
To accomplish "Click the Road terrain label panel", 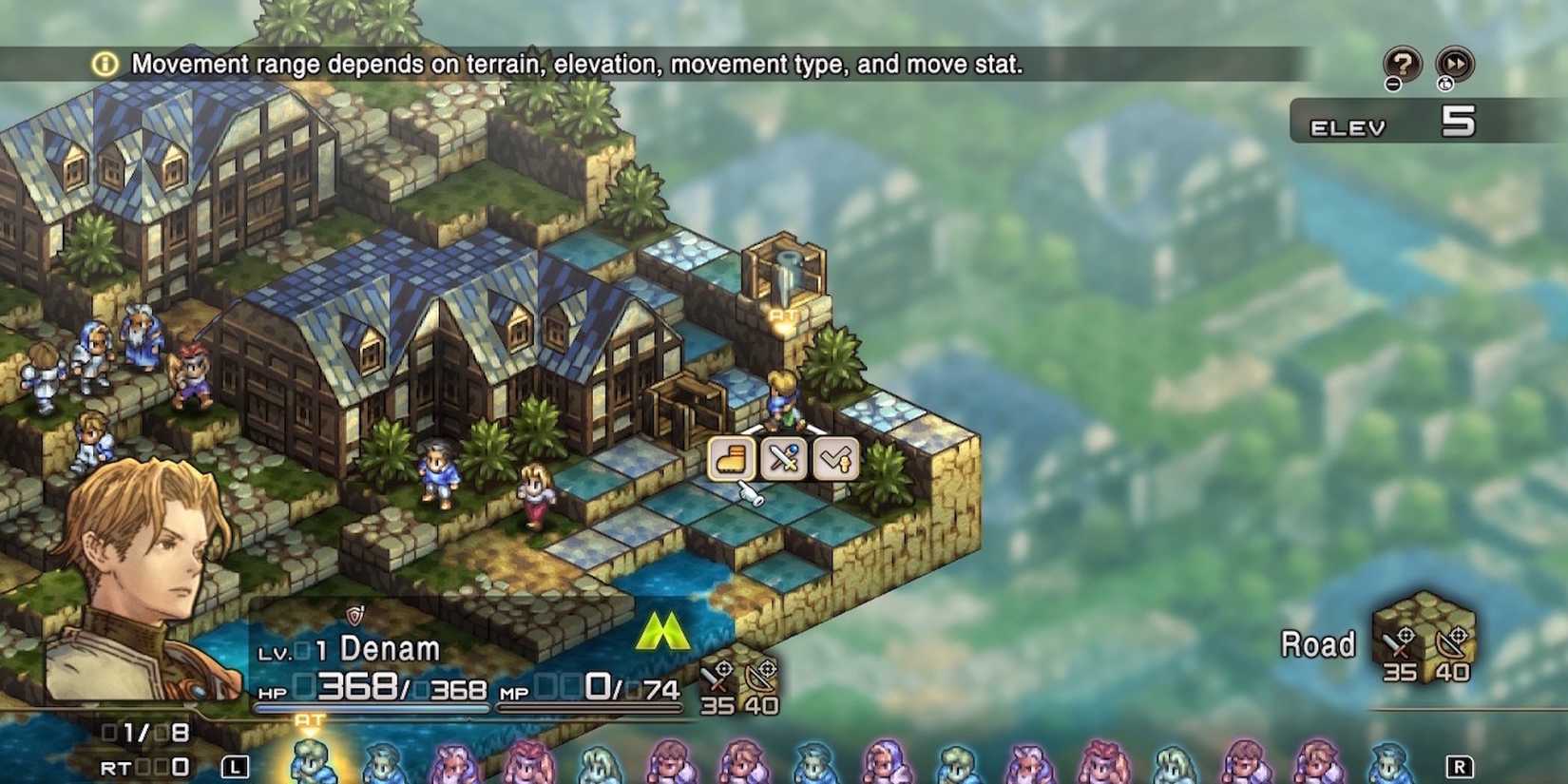I will pyautogui.click(x=1321, y=644).
